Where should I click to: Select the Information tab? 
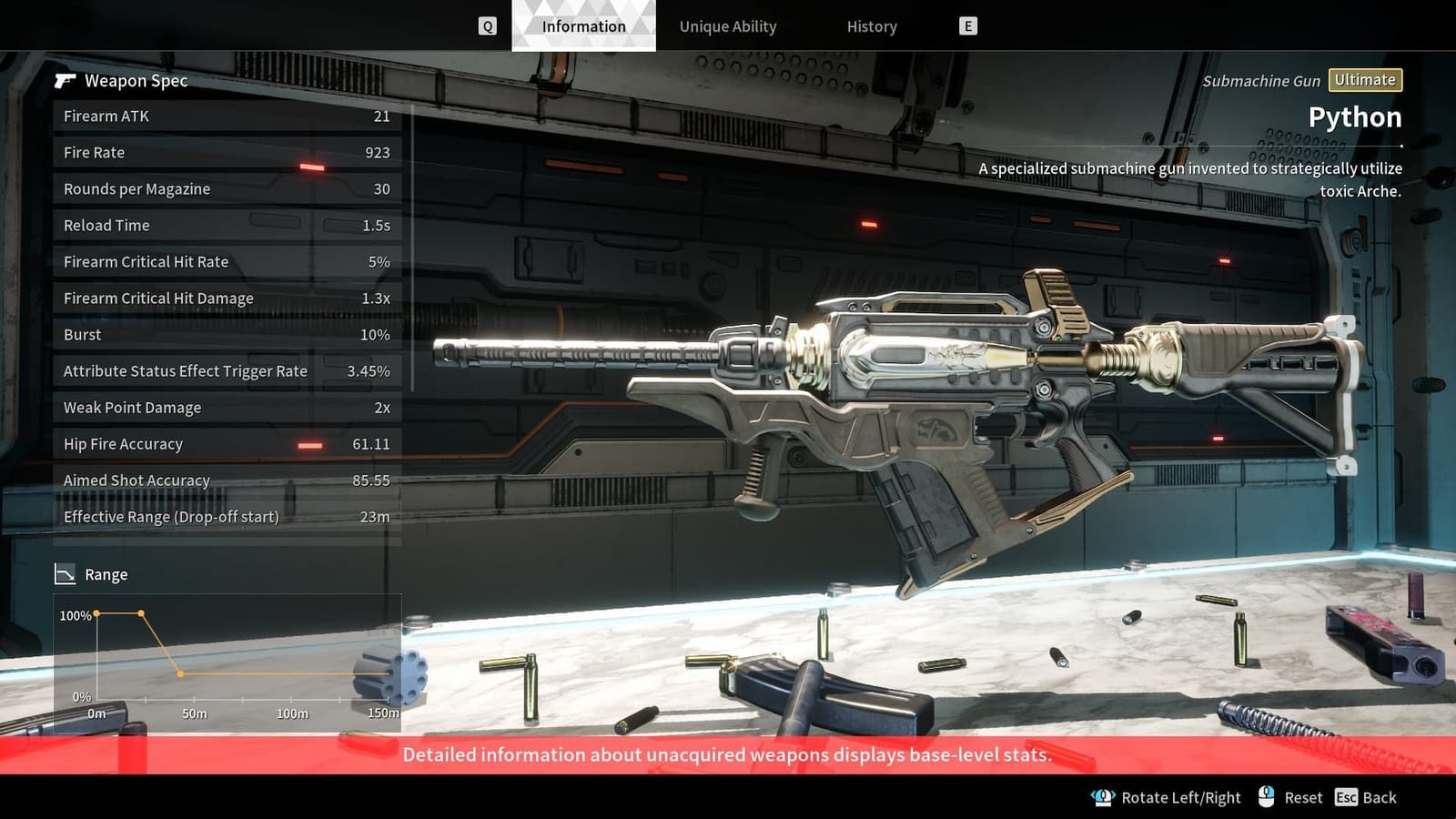pos(582,26)
